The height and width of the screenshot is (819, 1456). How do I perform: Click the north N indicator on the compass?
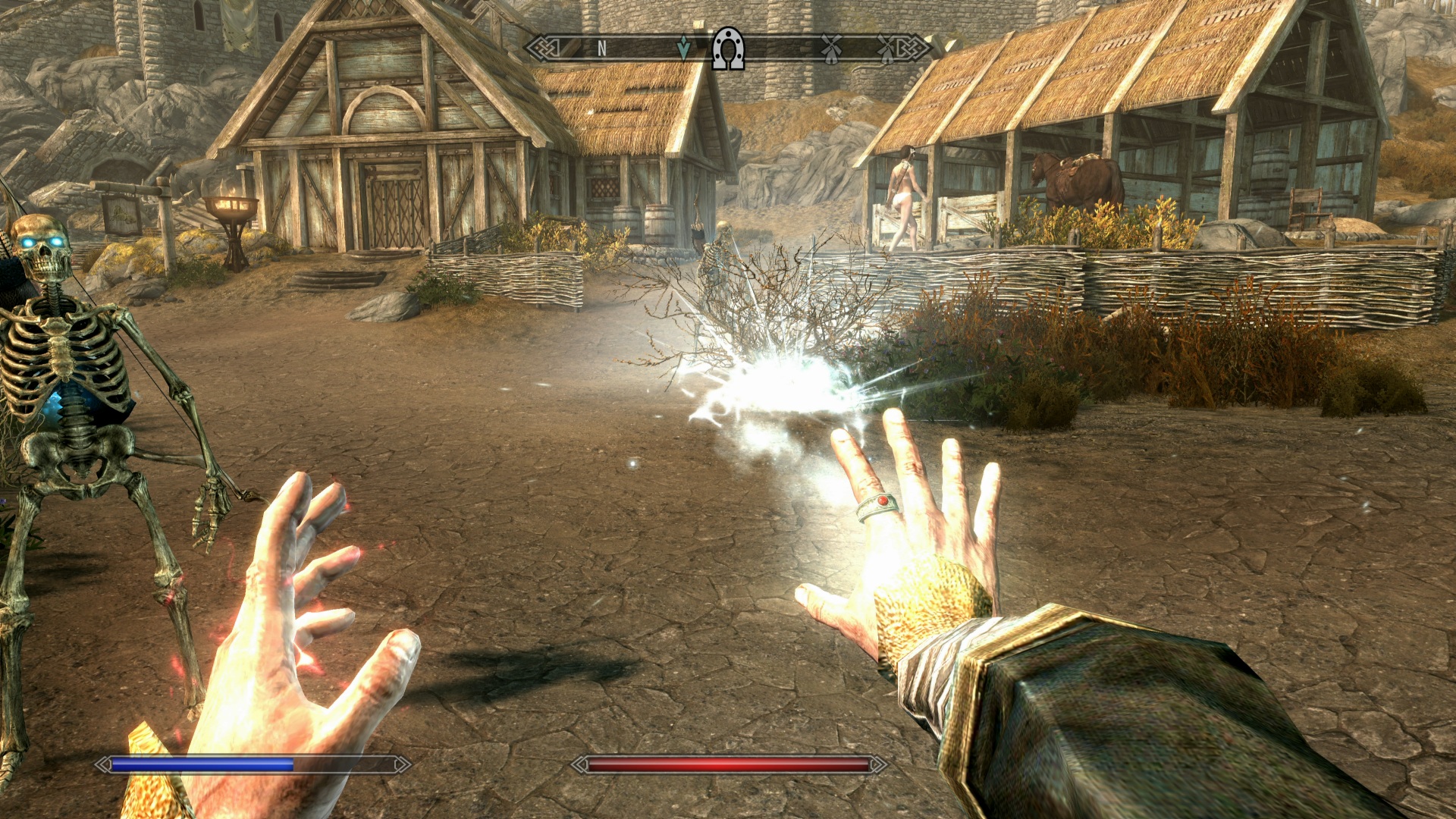tap(601, 49)
